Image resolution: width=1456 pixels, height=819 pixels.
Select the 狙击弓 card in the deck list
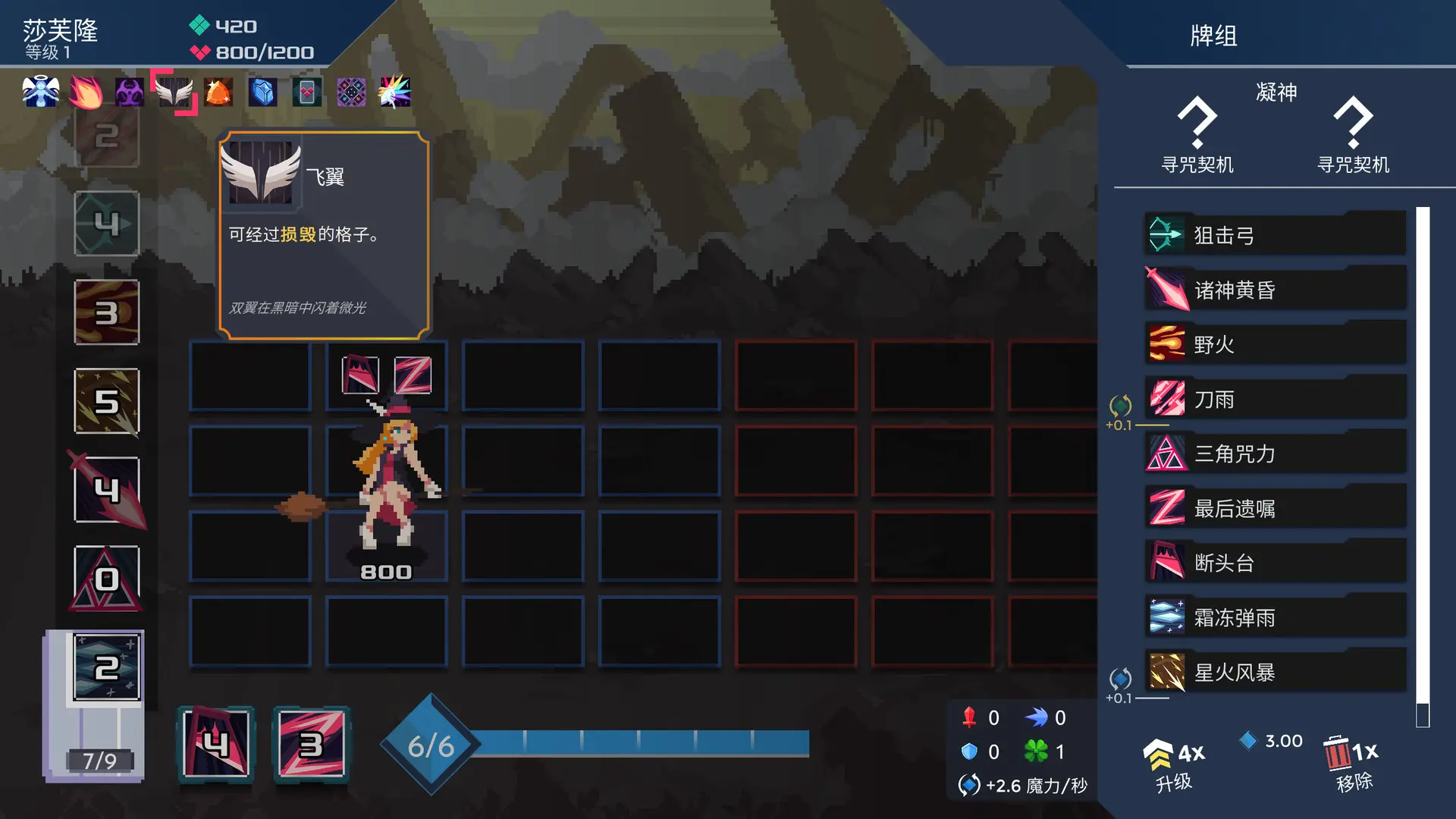point(1274,234)
